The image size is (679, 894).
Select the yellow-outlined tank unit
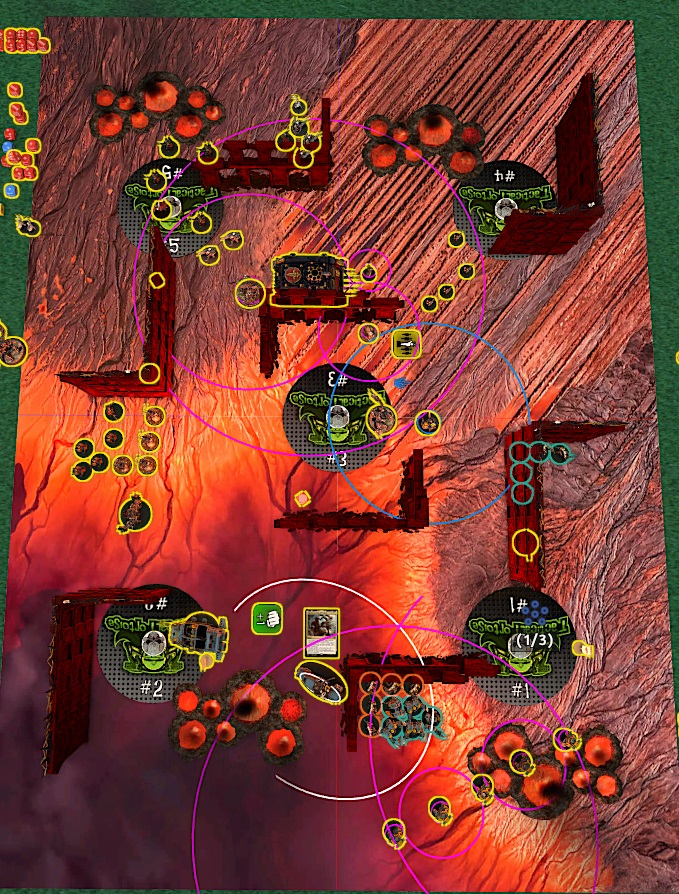pos(310,278)
